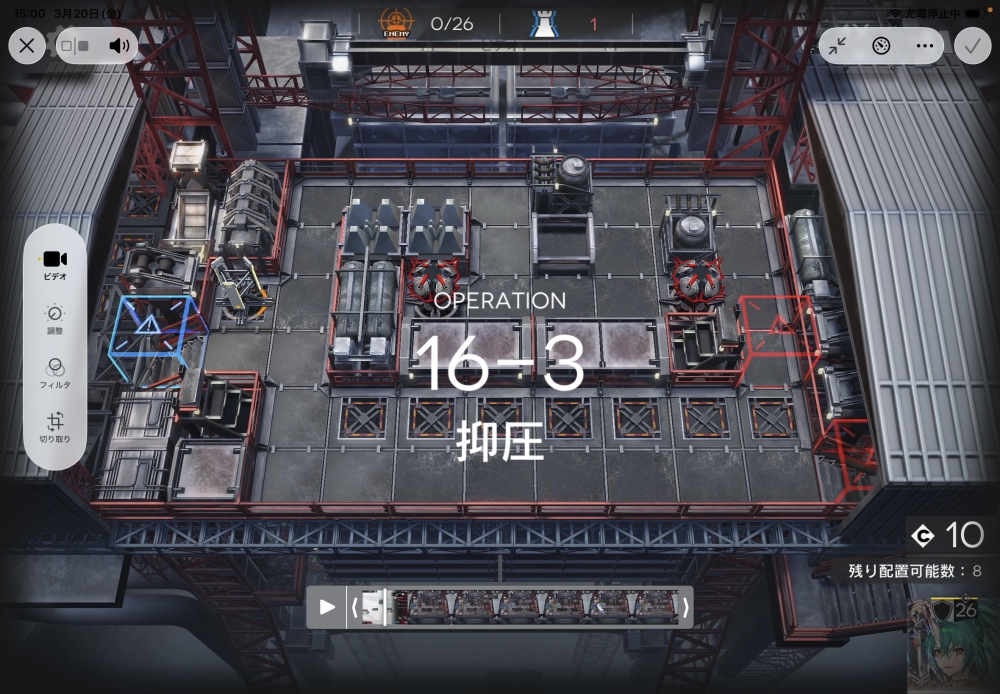Image resolution: width=1000 pixels, height=694 pixels.
Task: Tap the split-square compare icon beside the speaker
Action: pyautogui.click(x=76, y=45)
